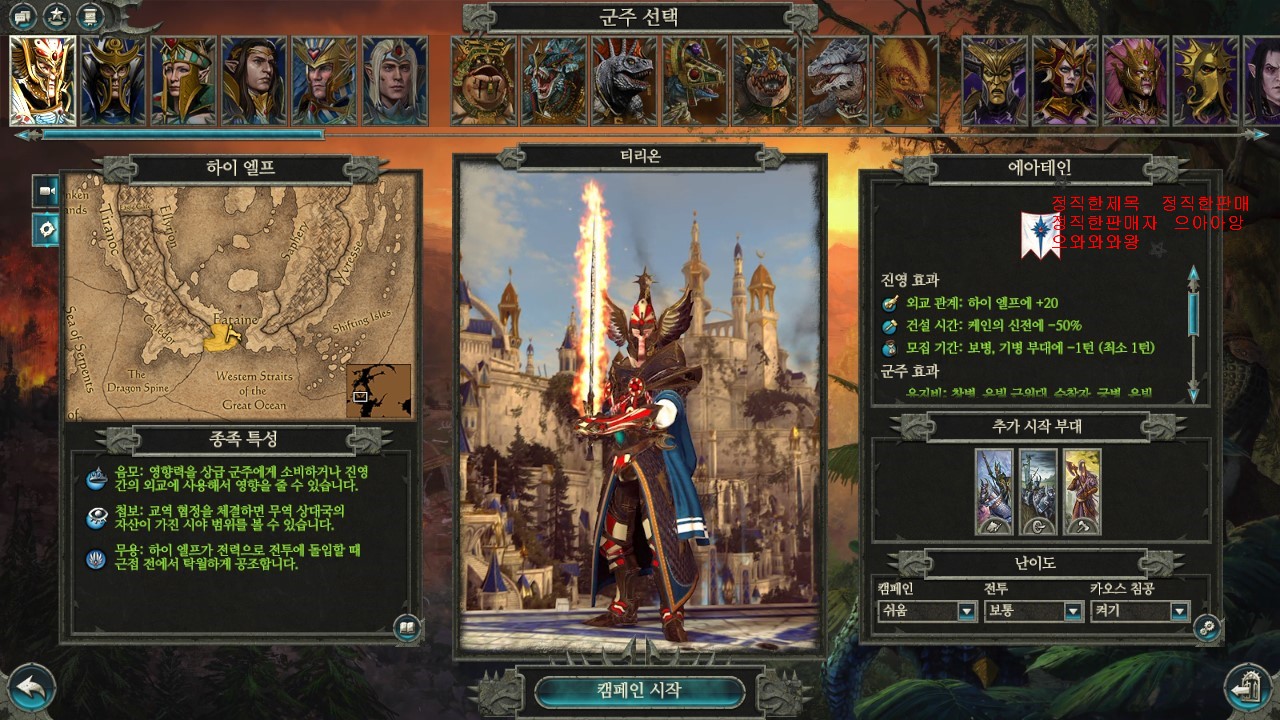Open the scroll icon in top bar
1280x720 pixels.
(x=91, y=16)
